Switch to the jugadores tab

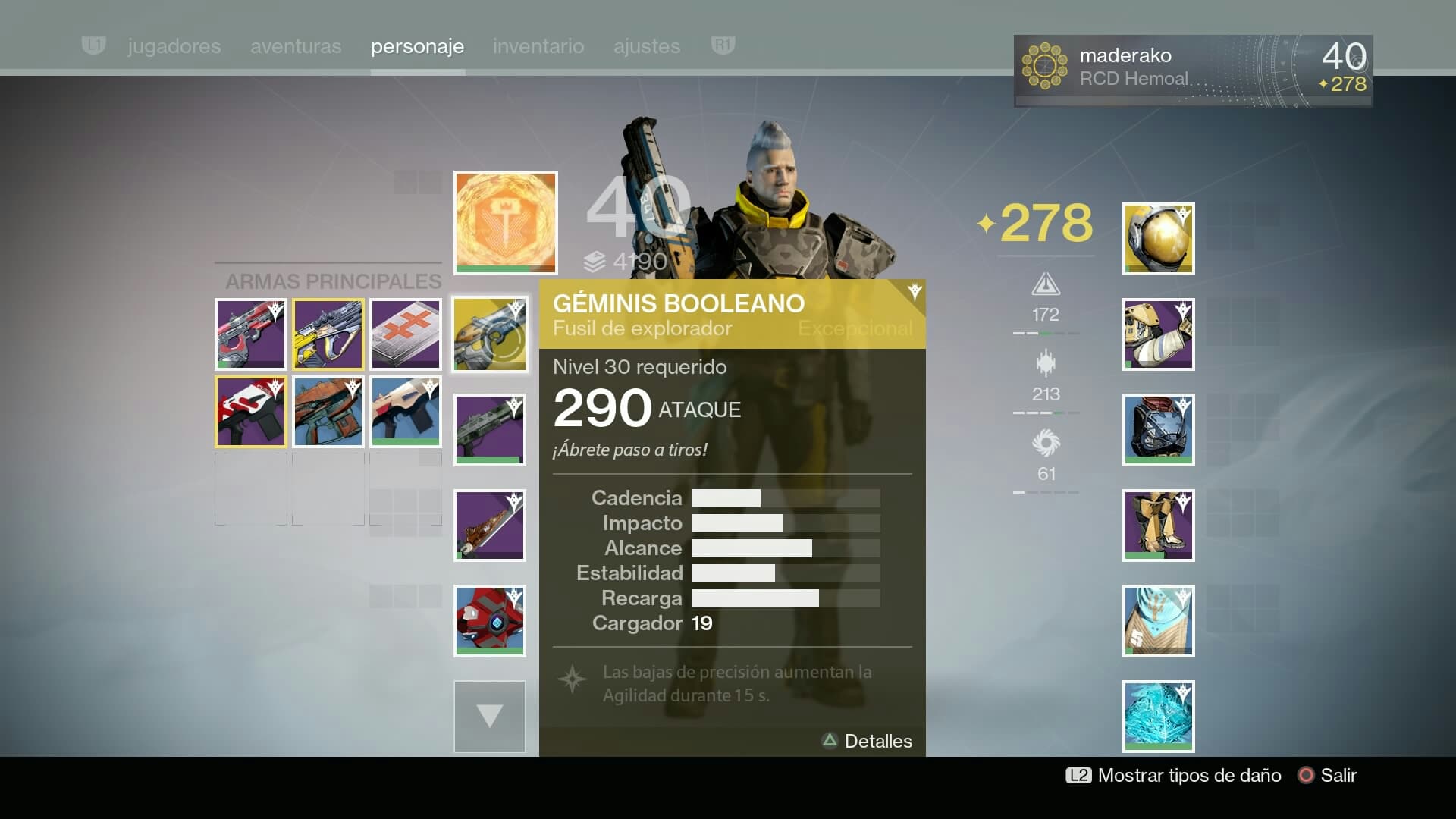point(174,46)
